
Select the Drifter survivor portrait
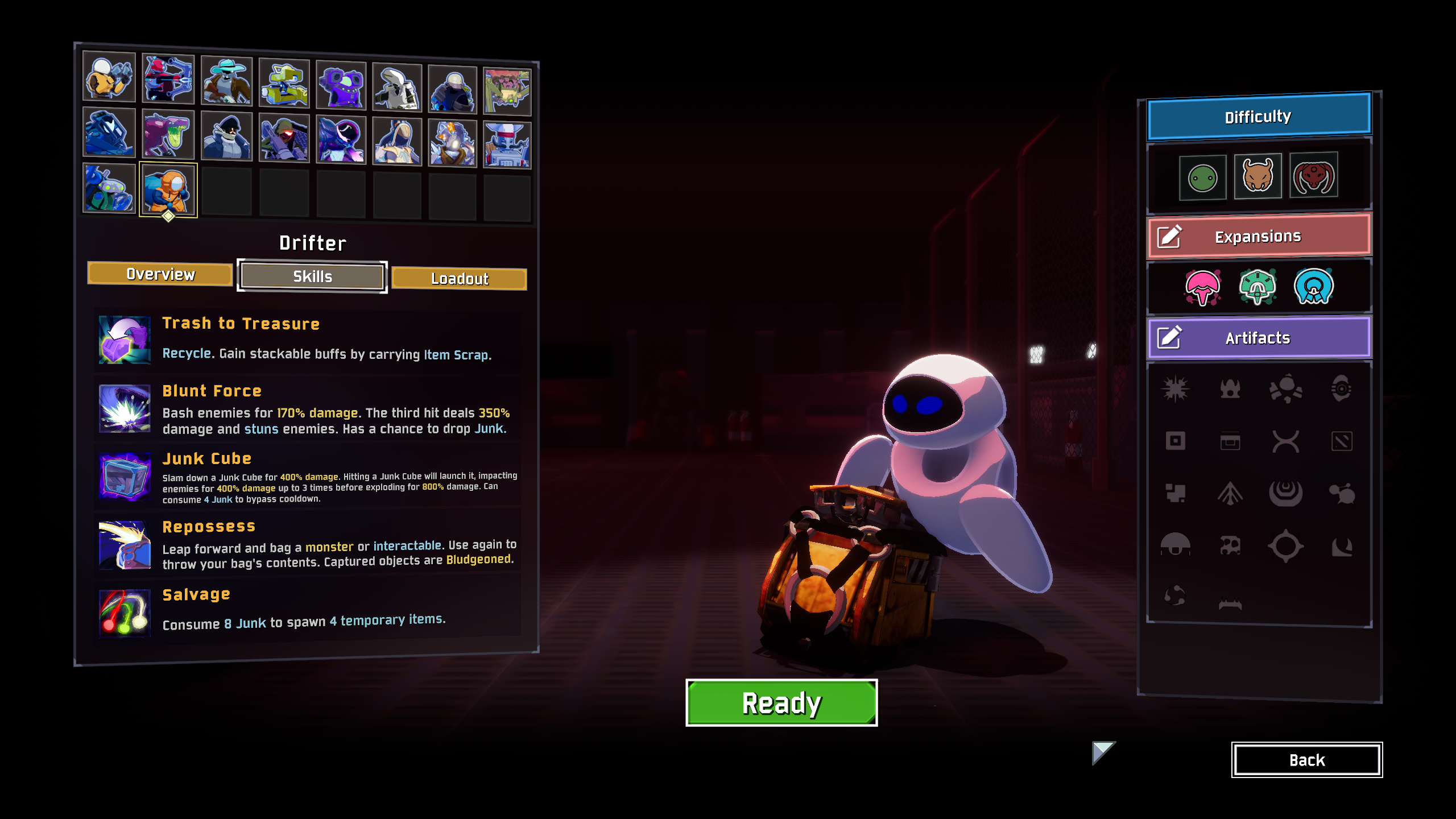[168, 189]
